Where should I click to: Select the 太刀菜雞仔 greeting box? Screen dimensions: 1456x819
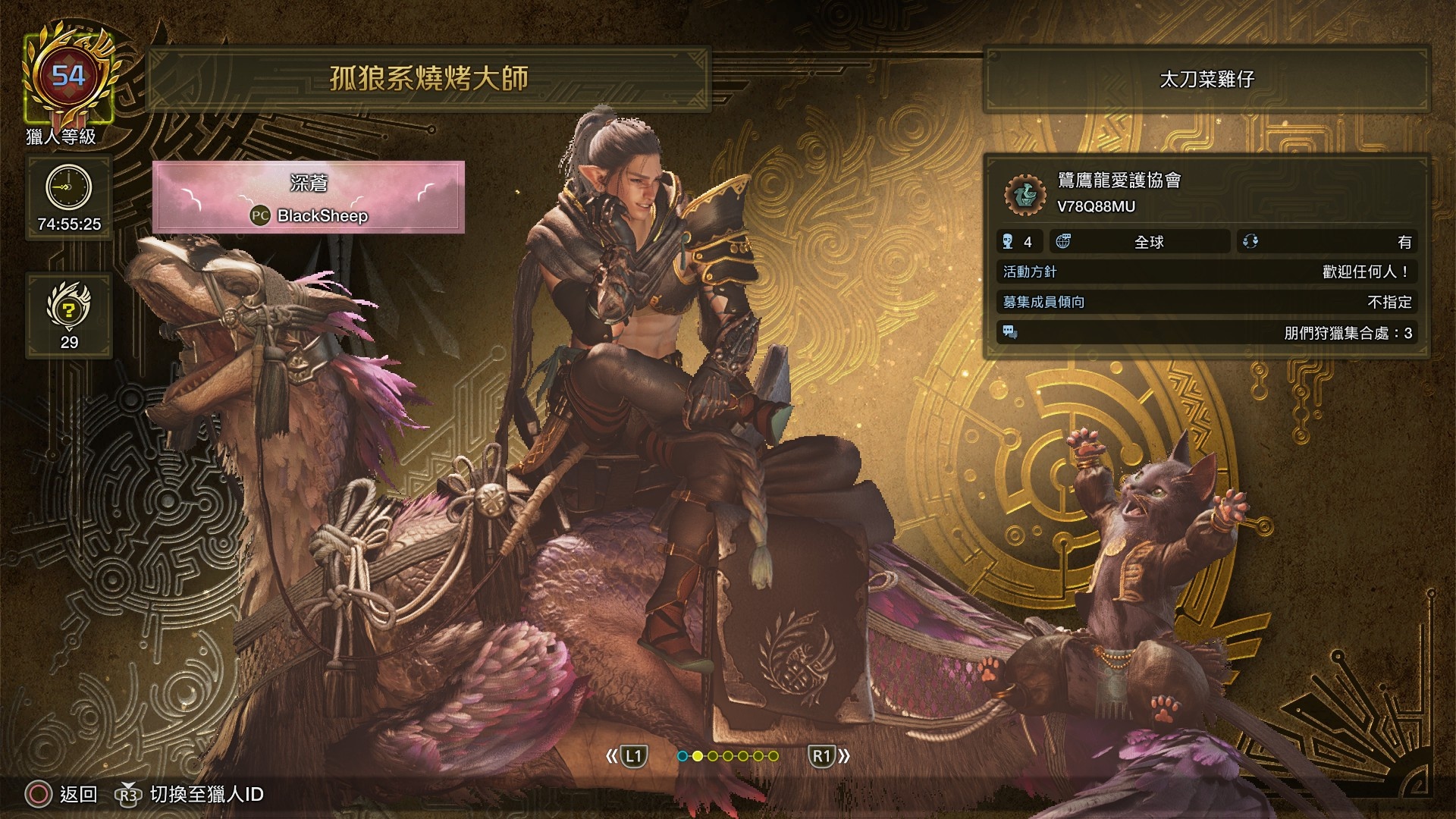(1207, 79)
